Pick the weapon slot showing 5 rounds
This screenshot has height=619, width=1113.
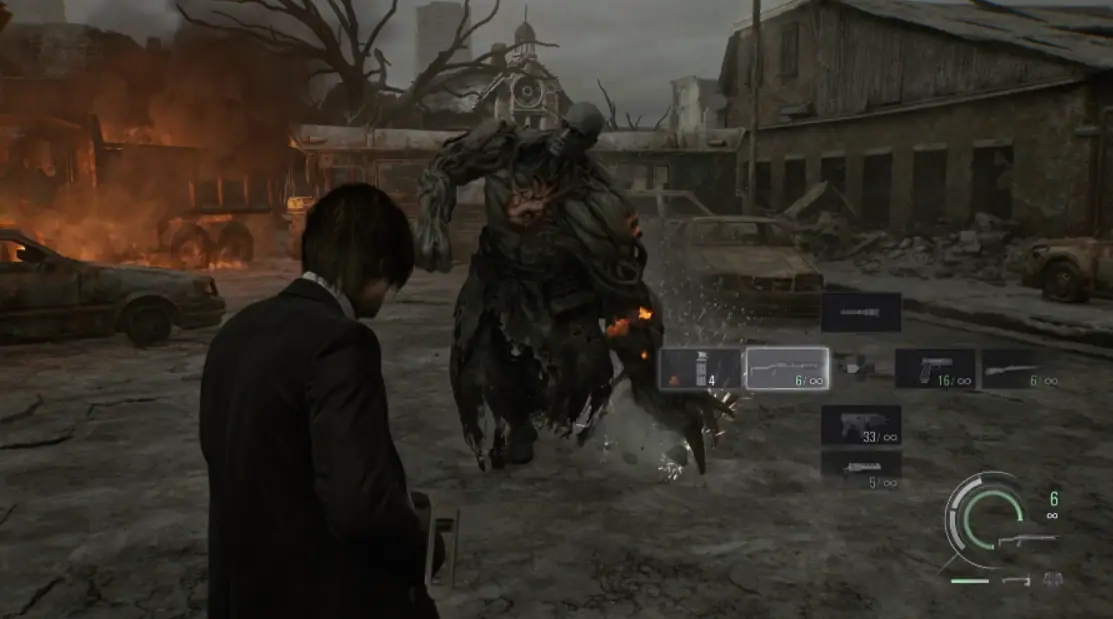click(860, 468)
